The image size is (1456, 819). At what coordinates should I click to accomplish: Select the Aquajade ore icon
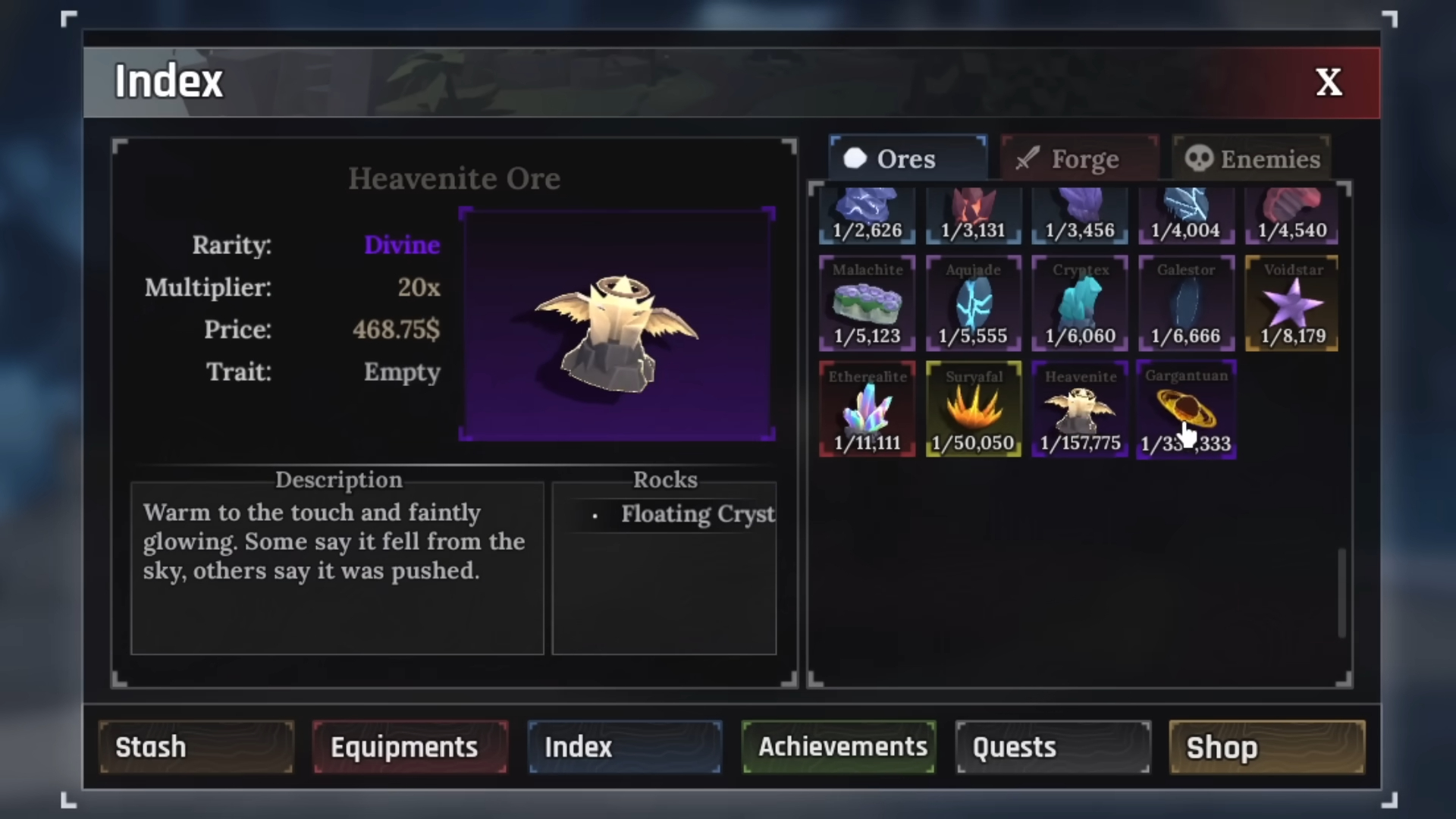[x=973, y=303]
